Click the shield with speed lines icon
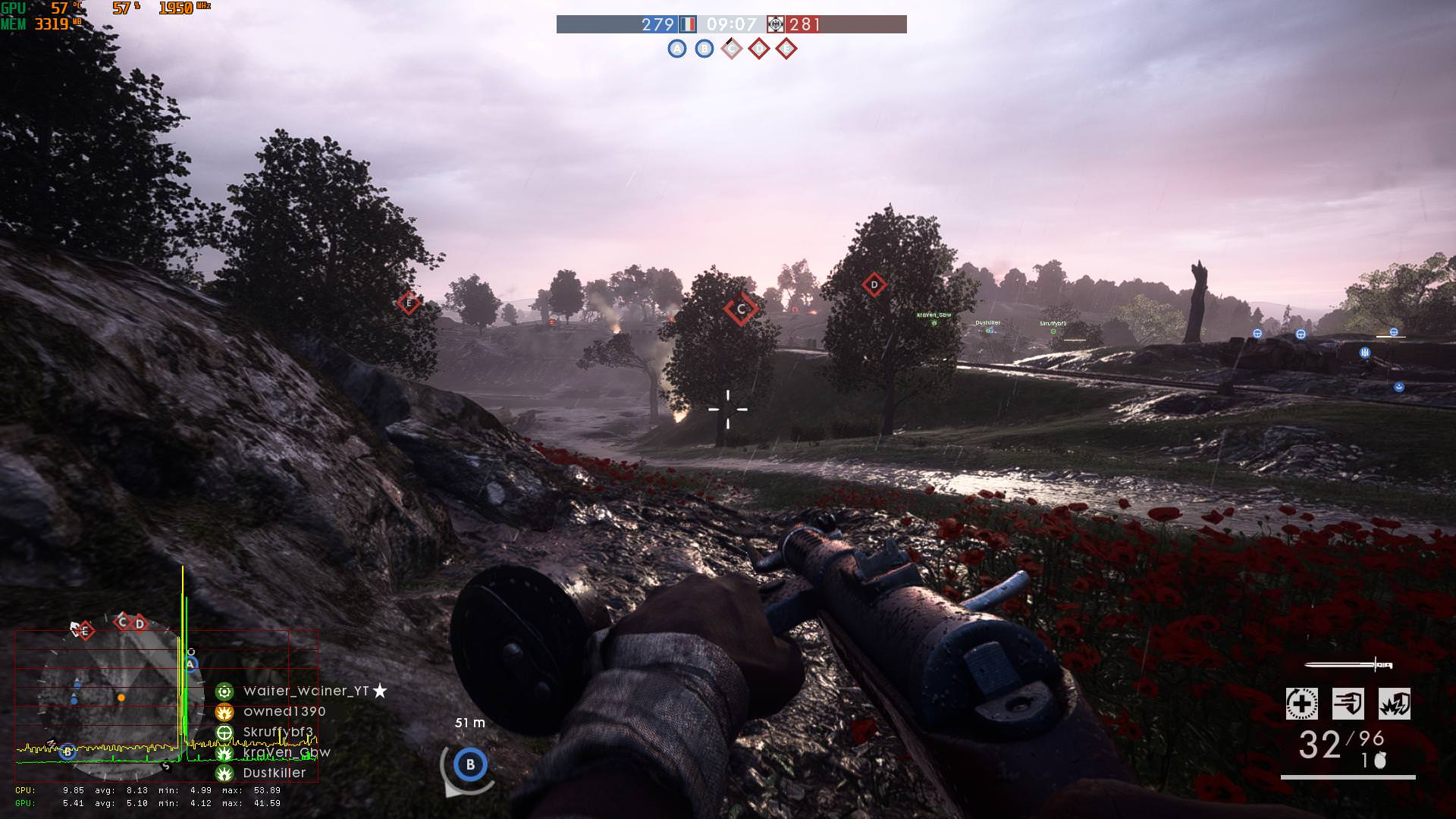The image size is (1456, 819). click(x=1348, y=704)
